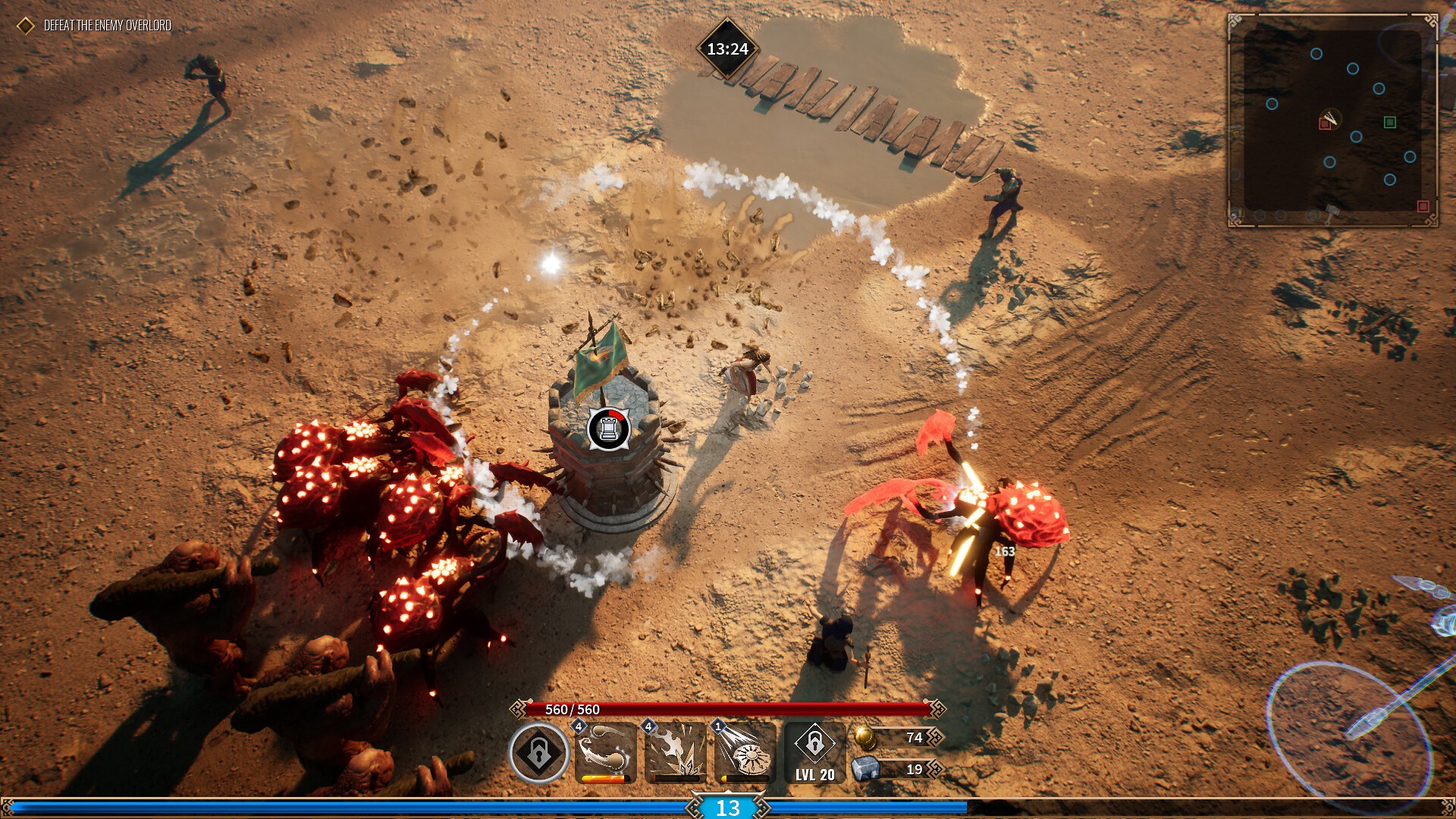Click the hammer icon below the minimap

pyautogui.click(x=1330, y=212)
